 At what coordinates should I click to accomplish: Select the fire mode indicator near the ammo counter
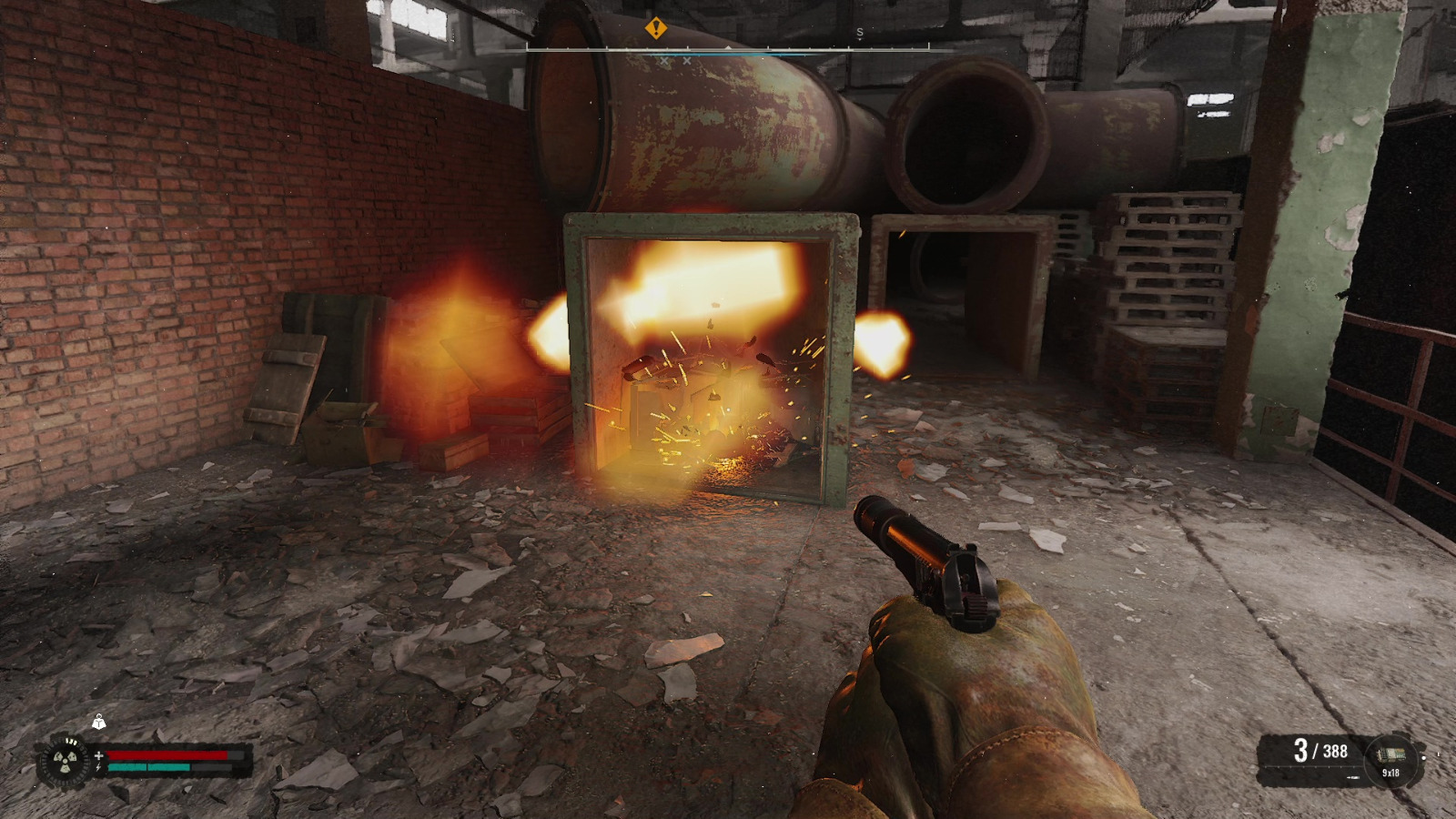(1353, 777)
